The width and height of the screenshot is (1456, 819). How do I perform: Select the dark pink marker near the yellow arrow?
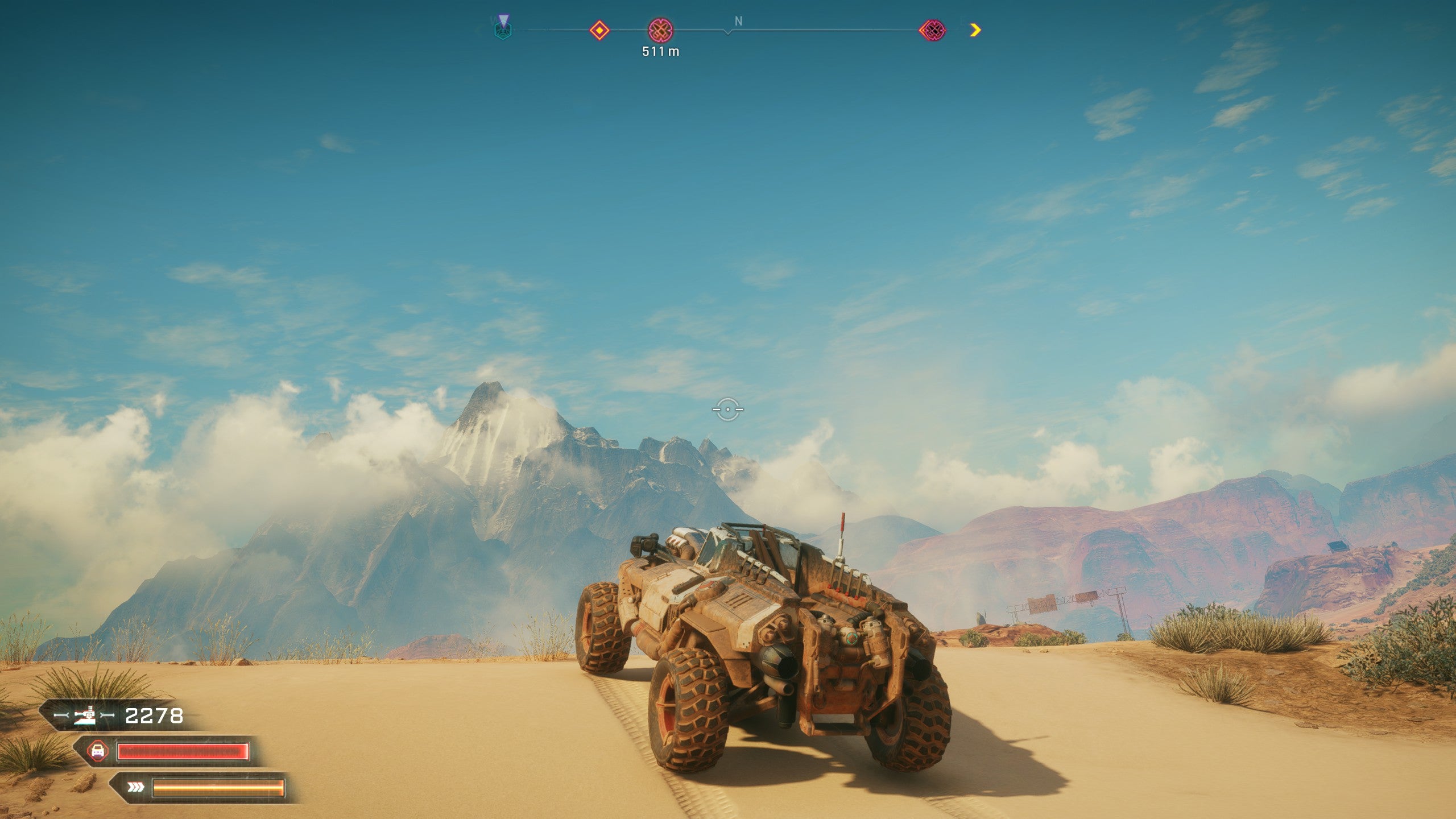pos(933,30)
